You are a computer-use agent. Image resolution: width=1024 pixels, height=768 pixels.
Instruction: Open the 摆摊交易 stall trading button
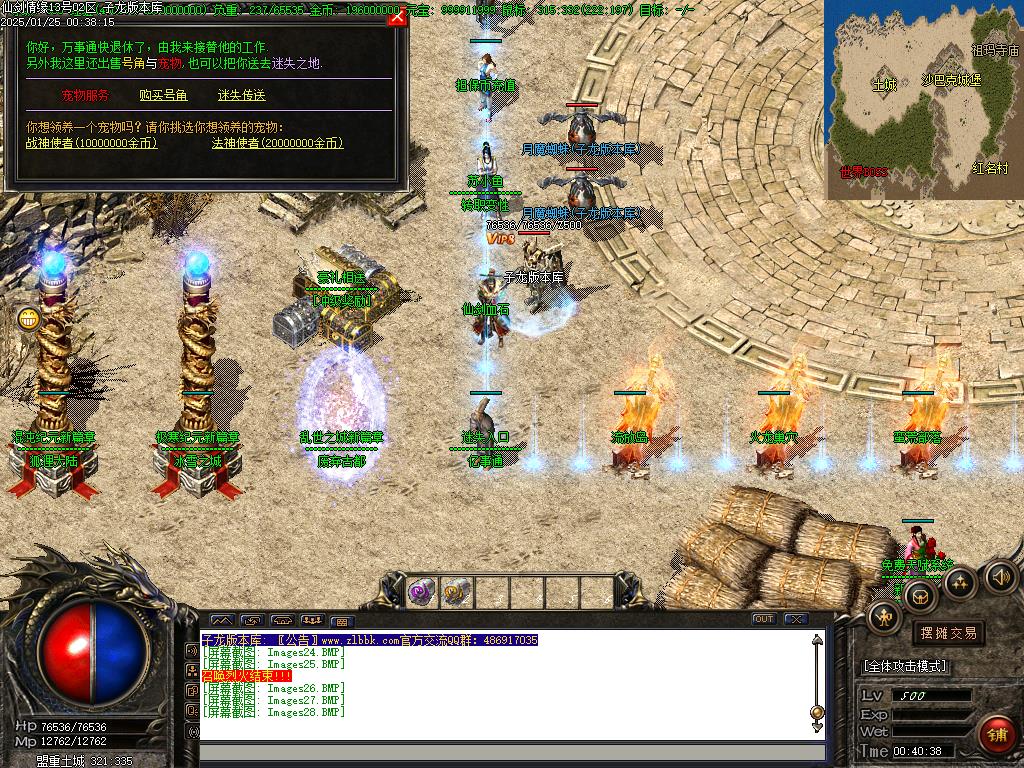click(x=946, y=633)
